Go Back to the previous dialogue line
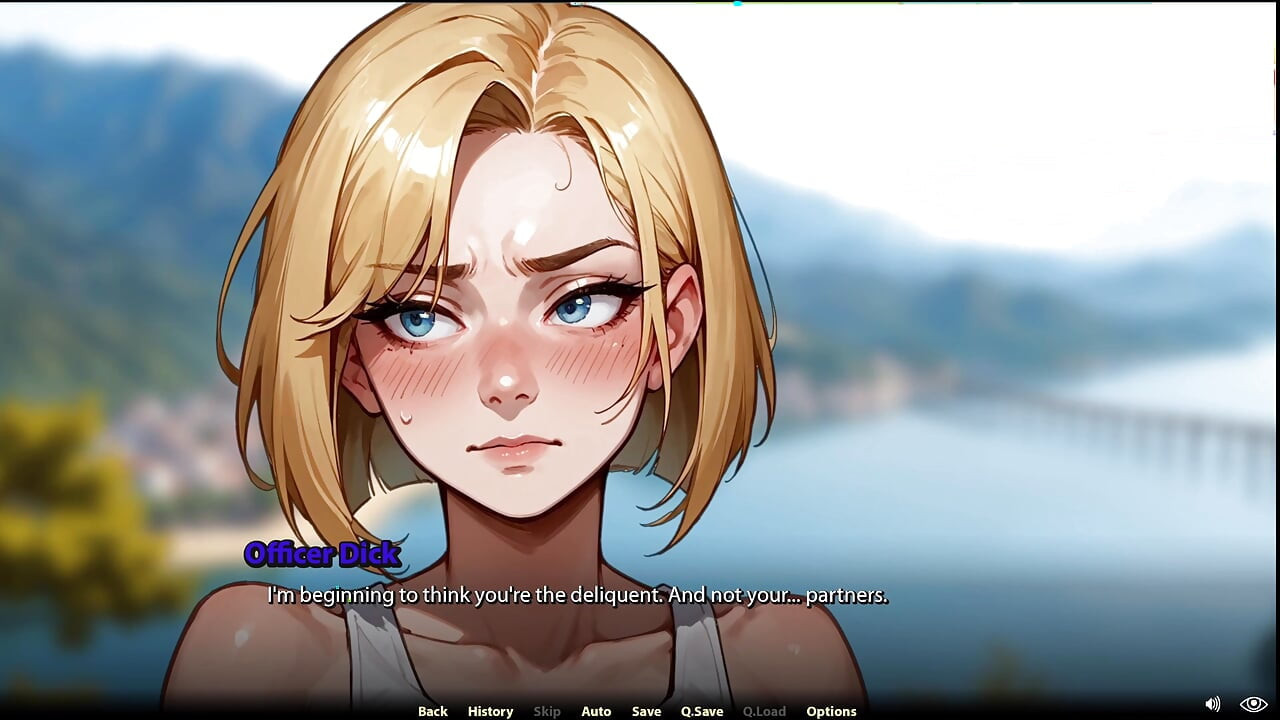 pos(432,711)
